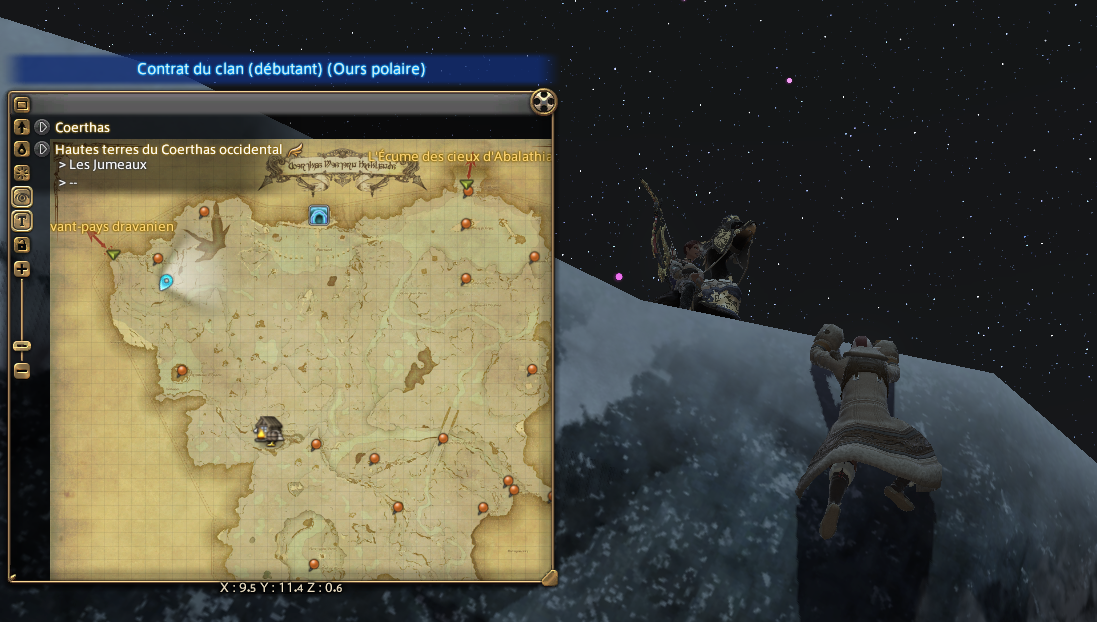Grab the map resize handle in the corner

[x=548, y=576]
